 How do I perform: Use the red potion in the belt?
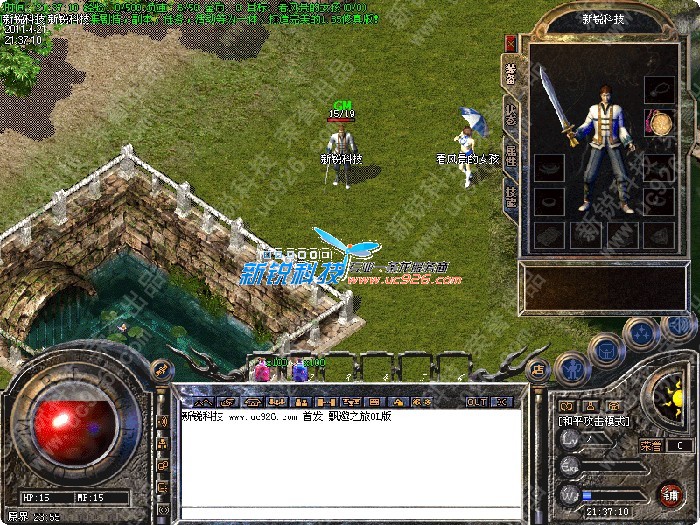click(x=263, y=371)
